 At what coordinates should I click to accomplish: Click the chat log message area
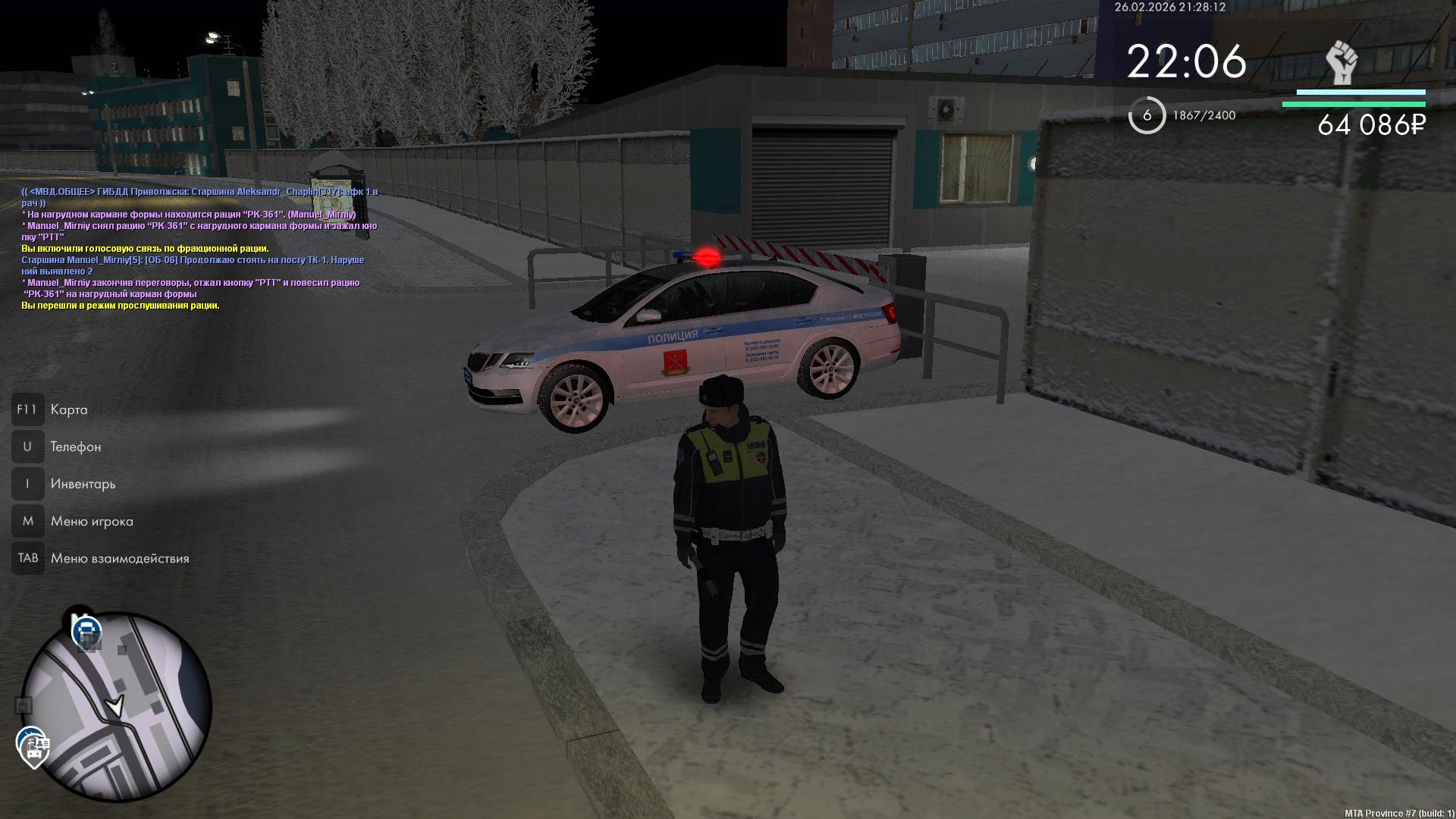click(x=199, y=249)
